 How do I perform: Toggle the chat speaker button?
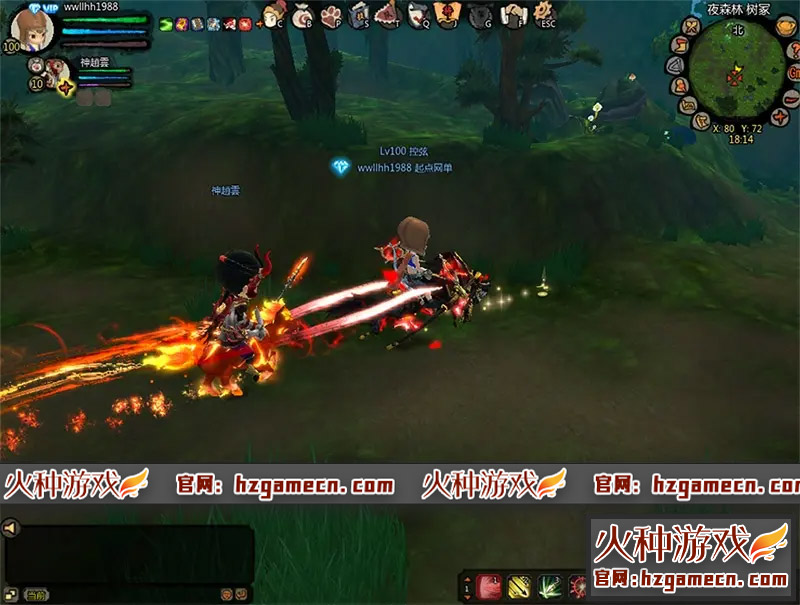pos(11,527)
